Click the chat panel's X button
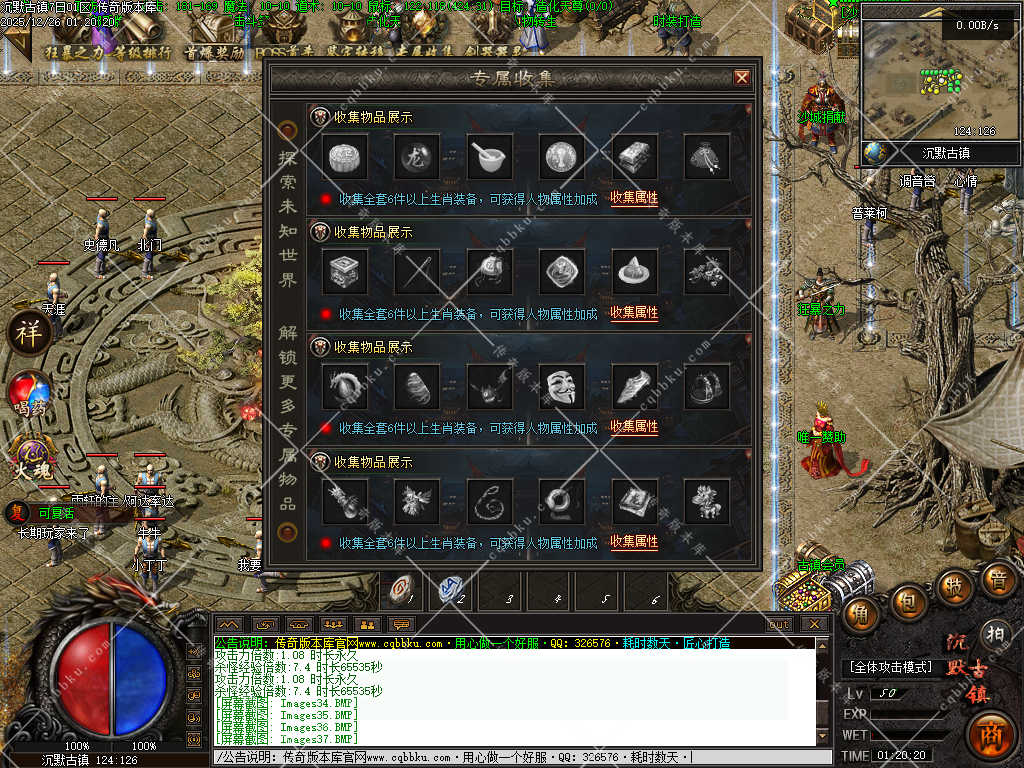 point(814,624)
